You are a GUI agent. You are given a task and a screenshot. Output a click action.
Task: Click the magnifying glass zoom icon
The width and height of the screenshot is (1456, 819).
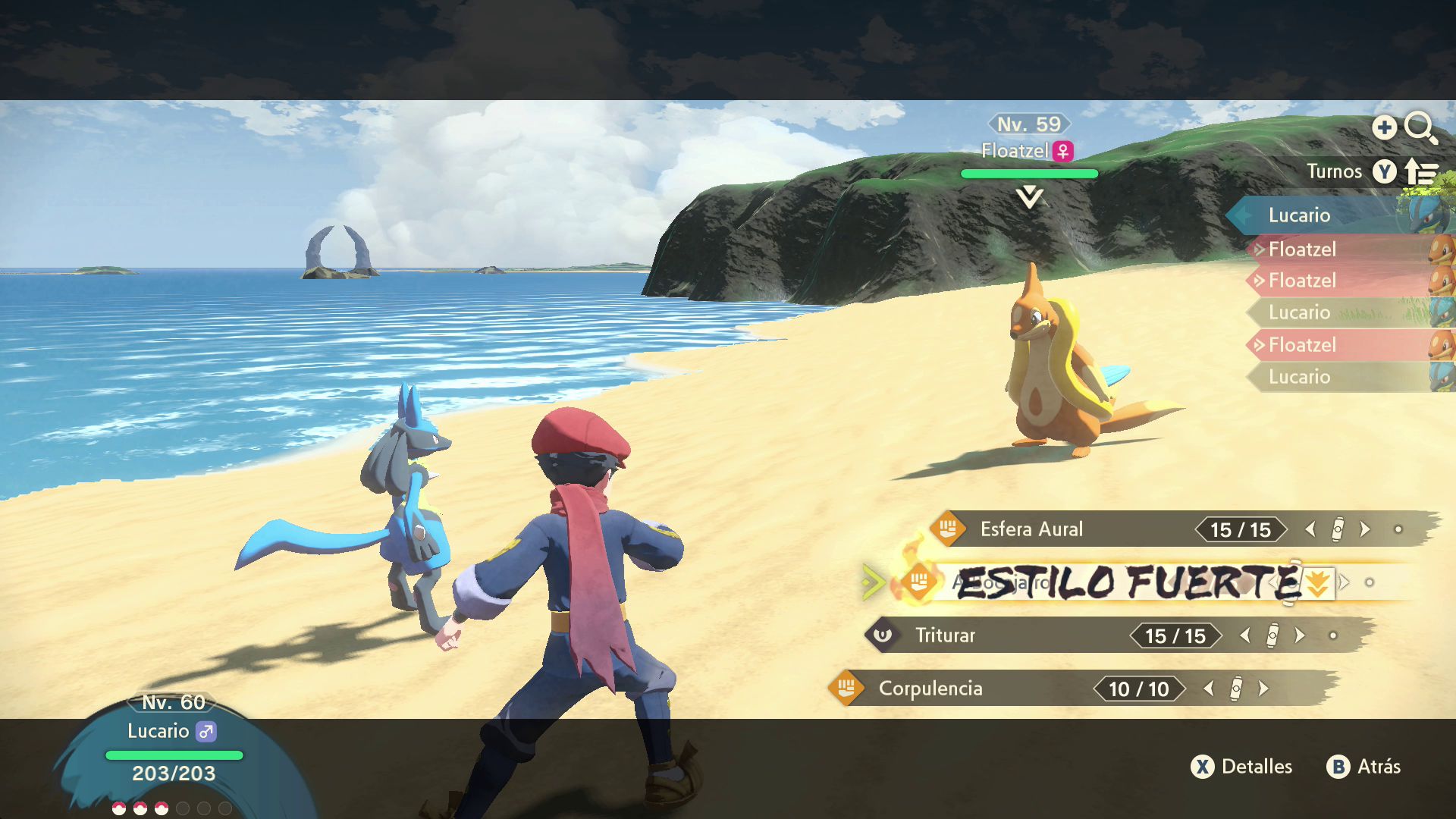pyautogui.click(x=1420, y=127)
